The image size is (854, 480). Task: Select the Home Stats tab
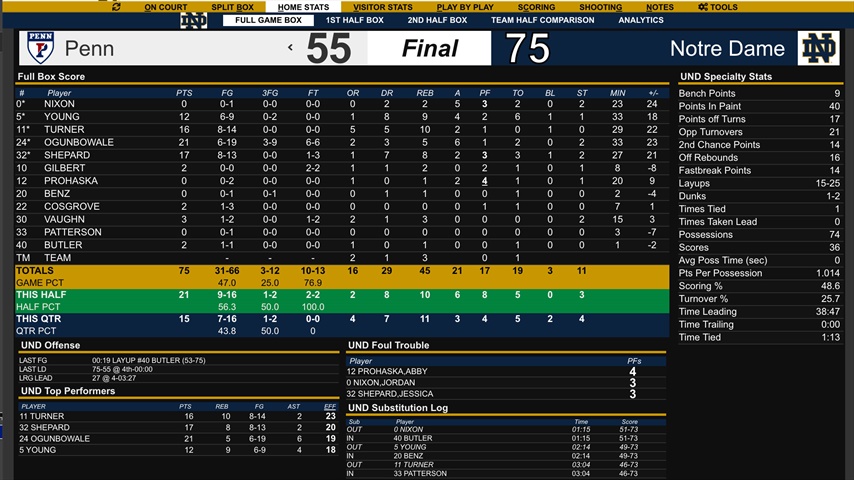[303, 7]
